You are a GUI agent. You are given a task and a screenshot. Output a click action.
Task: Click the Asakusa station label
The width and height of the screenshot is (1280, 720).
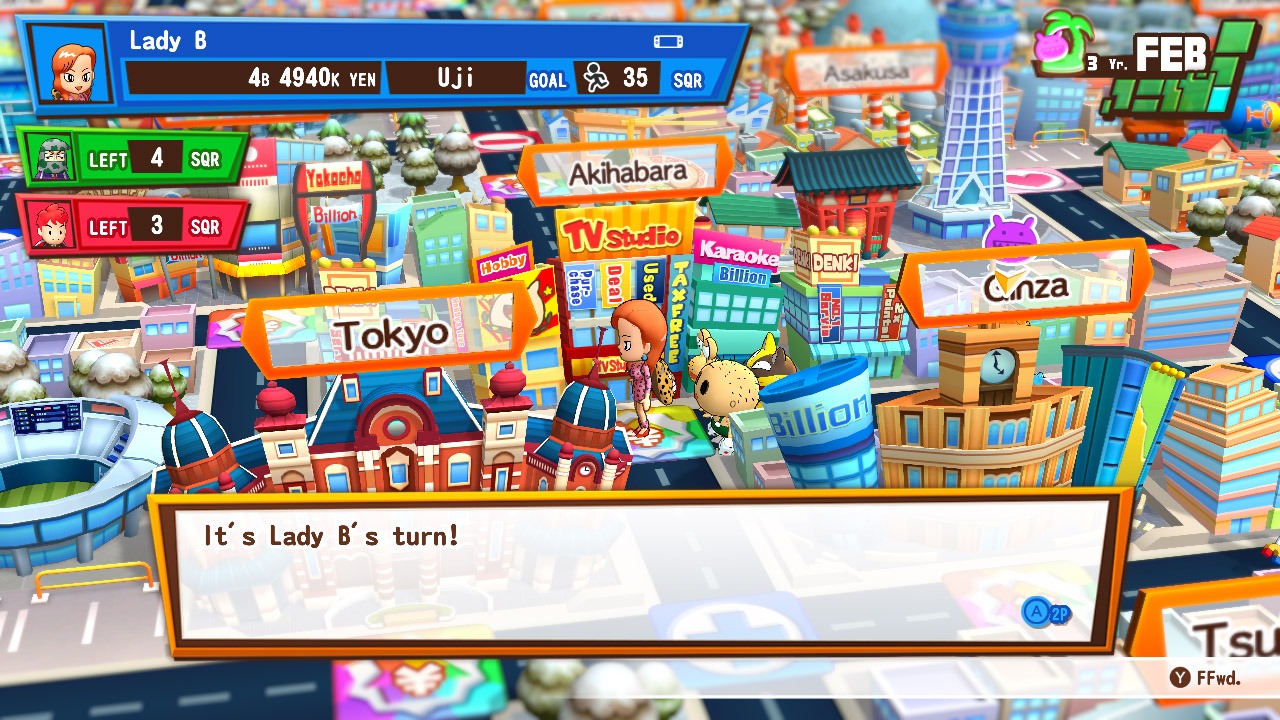[x=866, y=72]
